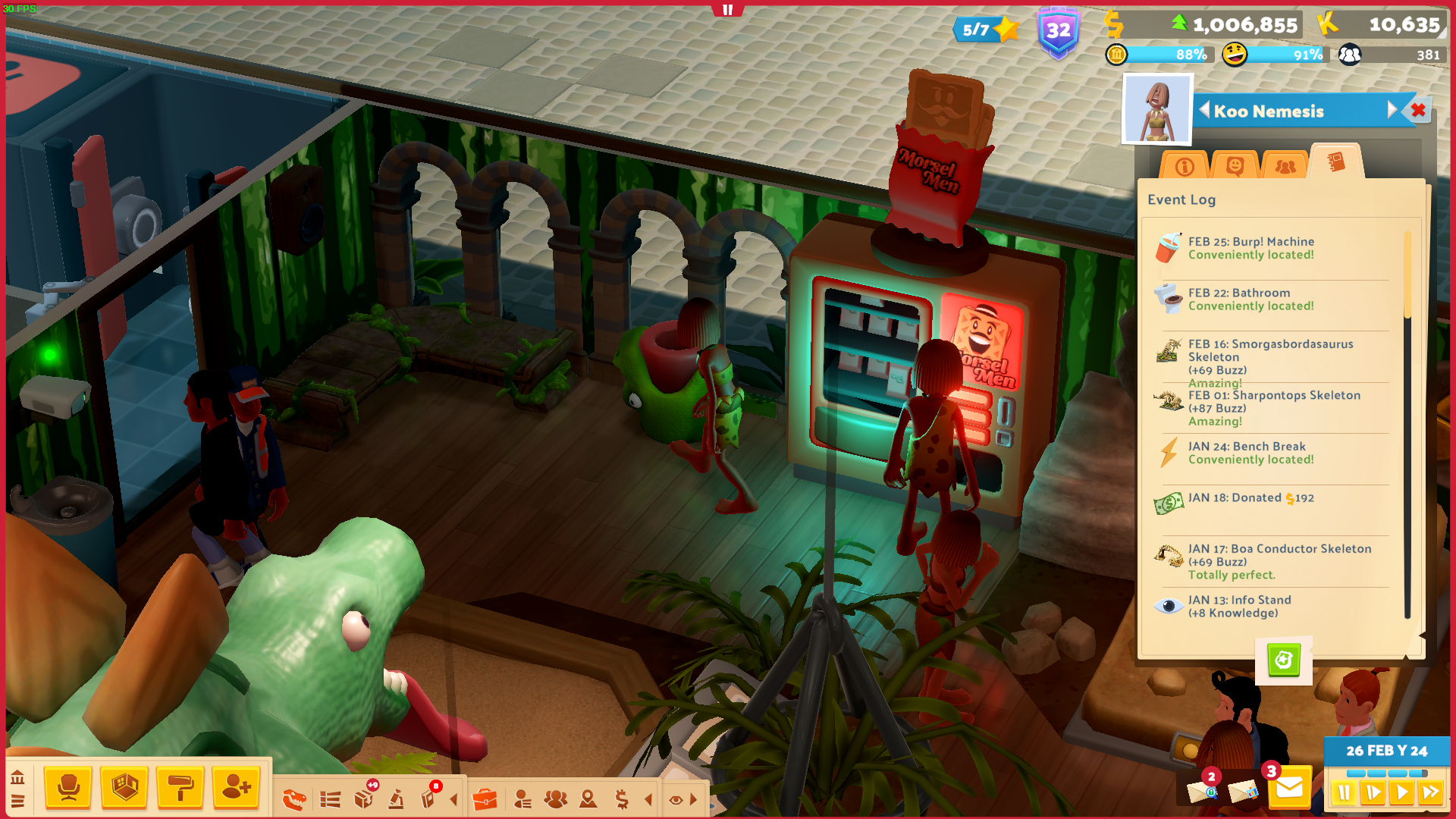Screen dimensions: 1456x819
Task: Pause the game from the top pause icon
Action: coord(726,10)
